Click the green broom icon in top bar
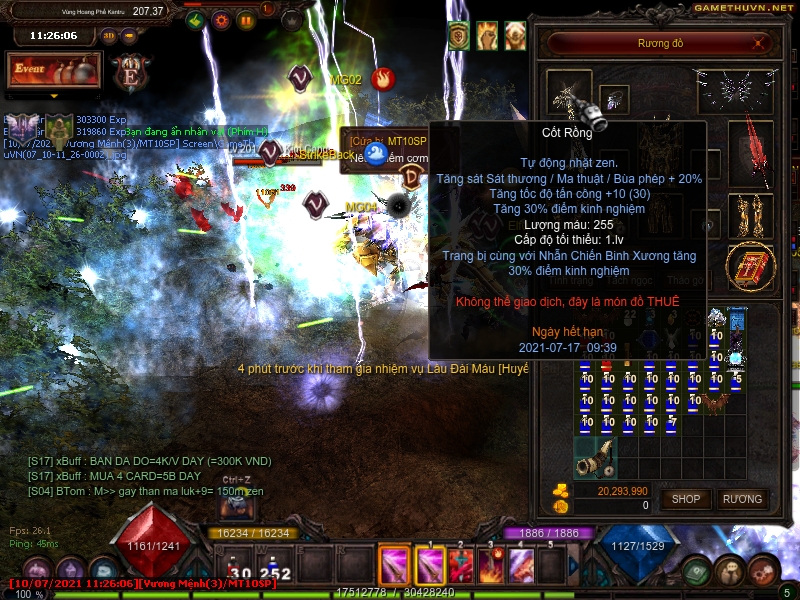 coord(196,20)
